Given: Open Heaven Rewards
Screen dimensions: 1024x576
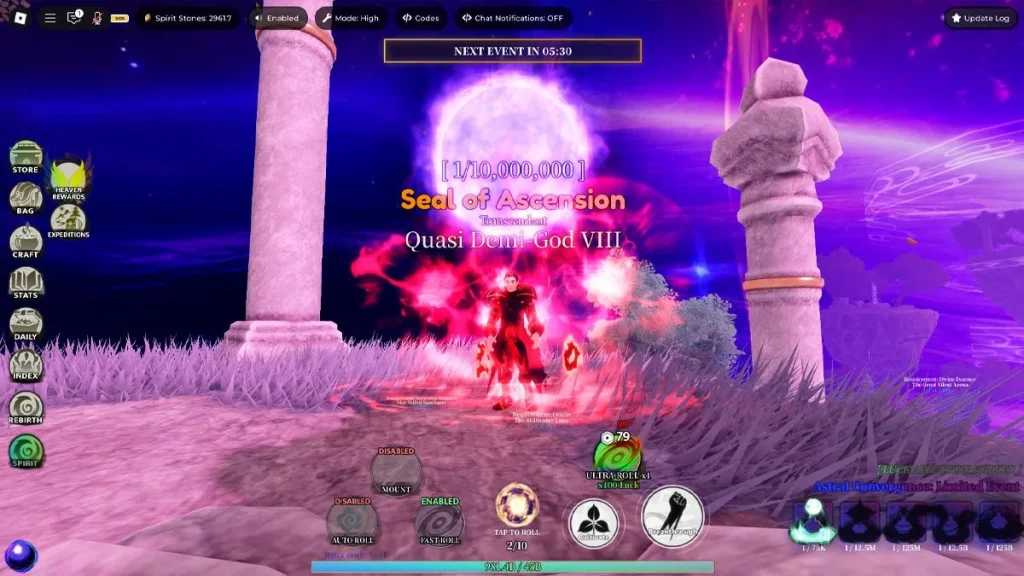Looking at the screenshot, I should point(68,177).
